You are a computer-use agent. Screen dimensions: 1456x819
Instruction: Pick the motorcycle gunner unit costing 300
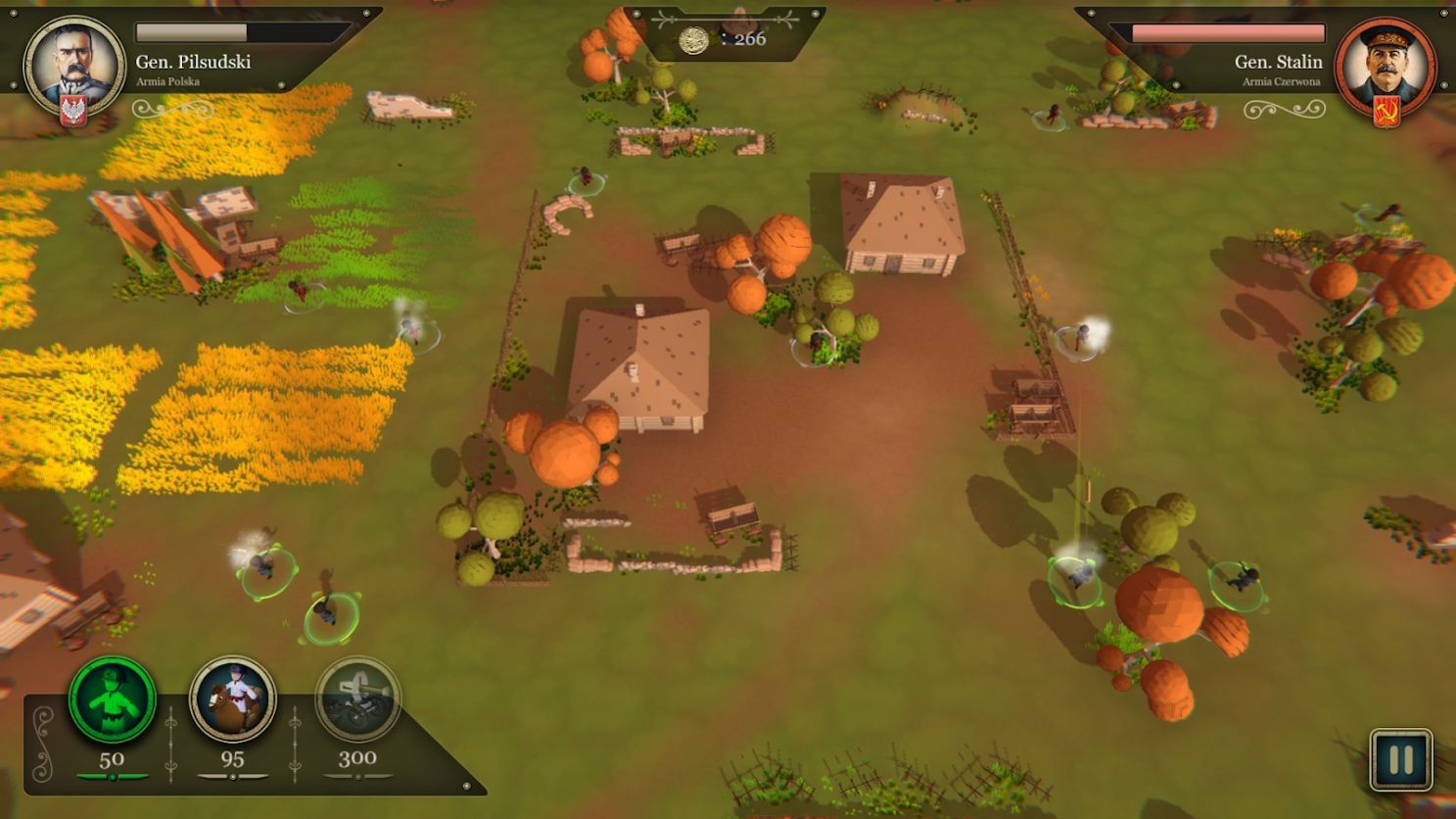click(357, 699)
